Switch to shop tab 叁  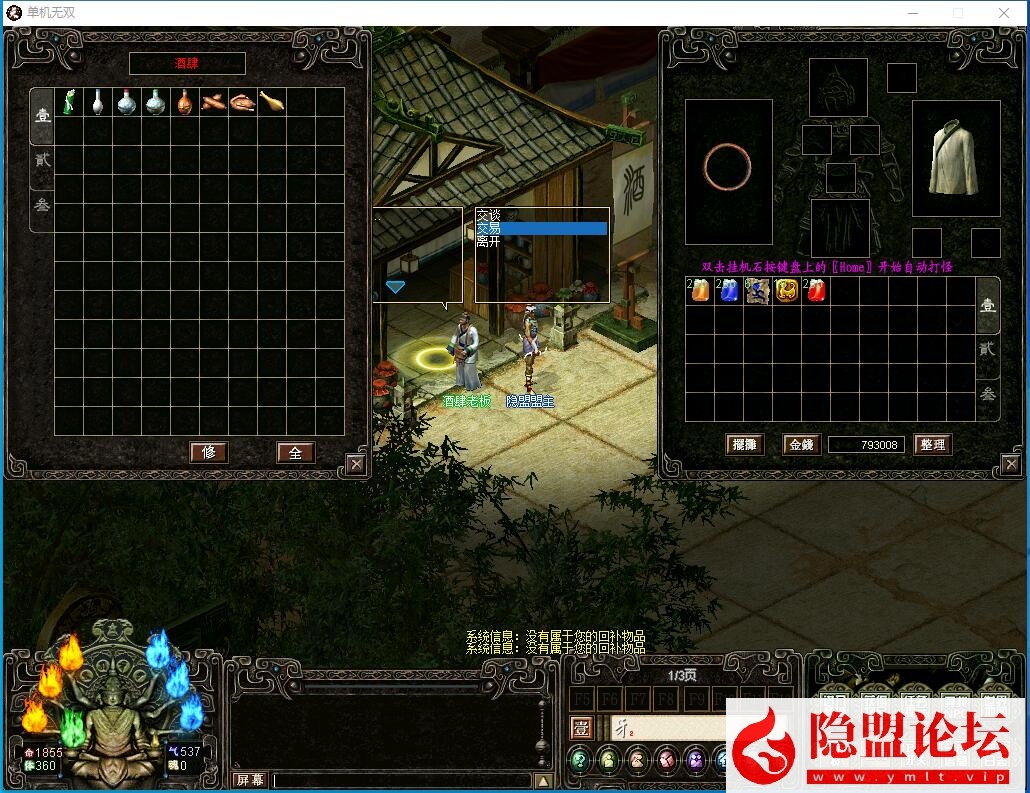[x=42, y=206]
